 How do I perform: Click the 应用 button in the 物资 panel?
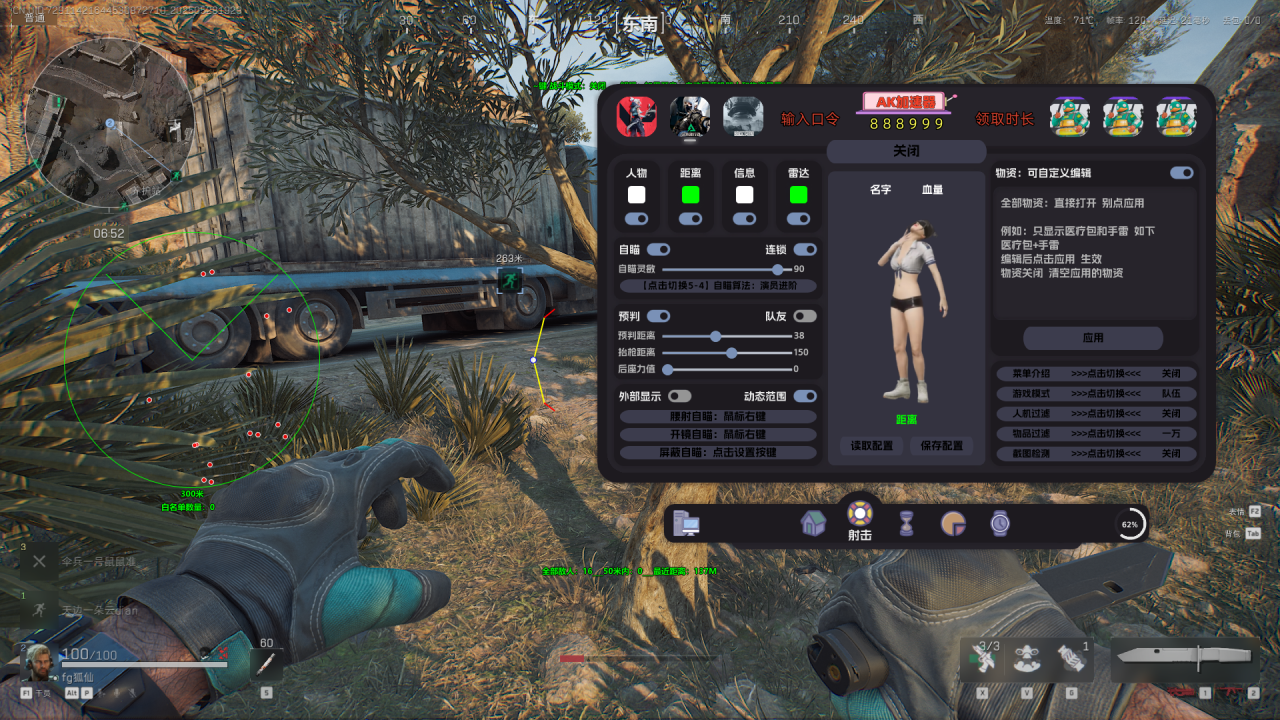point(1093,338)
